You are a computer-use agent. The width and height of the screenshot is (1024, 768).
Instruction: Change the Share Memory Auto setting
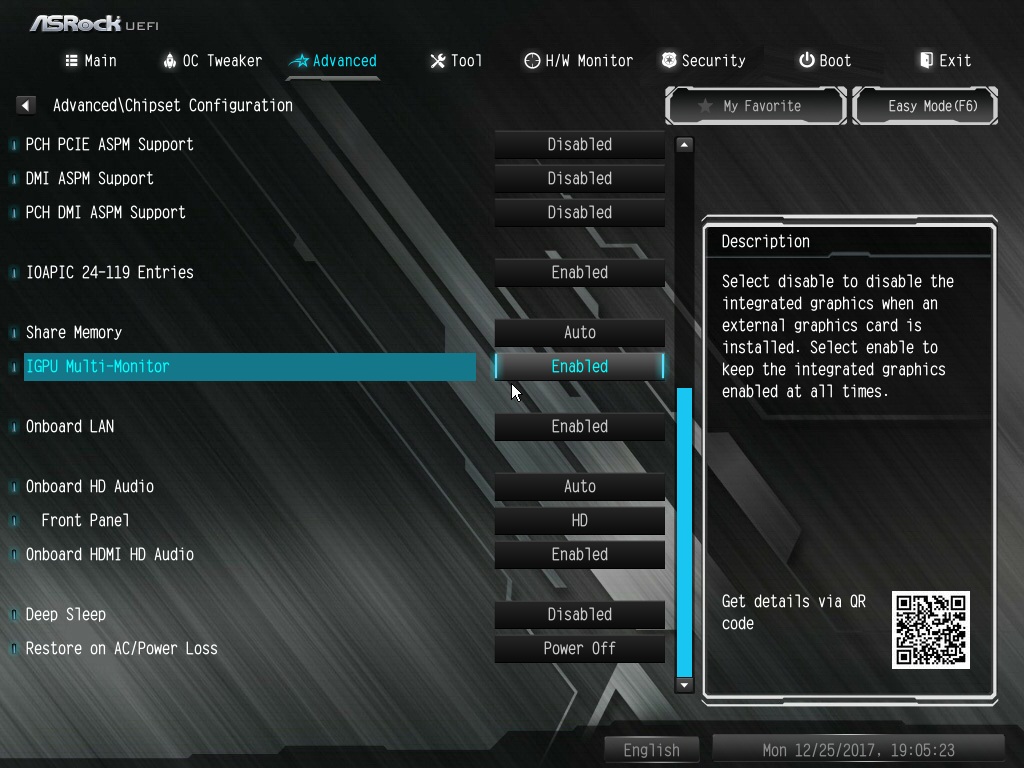click(579, 333)
